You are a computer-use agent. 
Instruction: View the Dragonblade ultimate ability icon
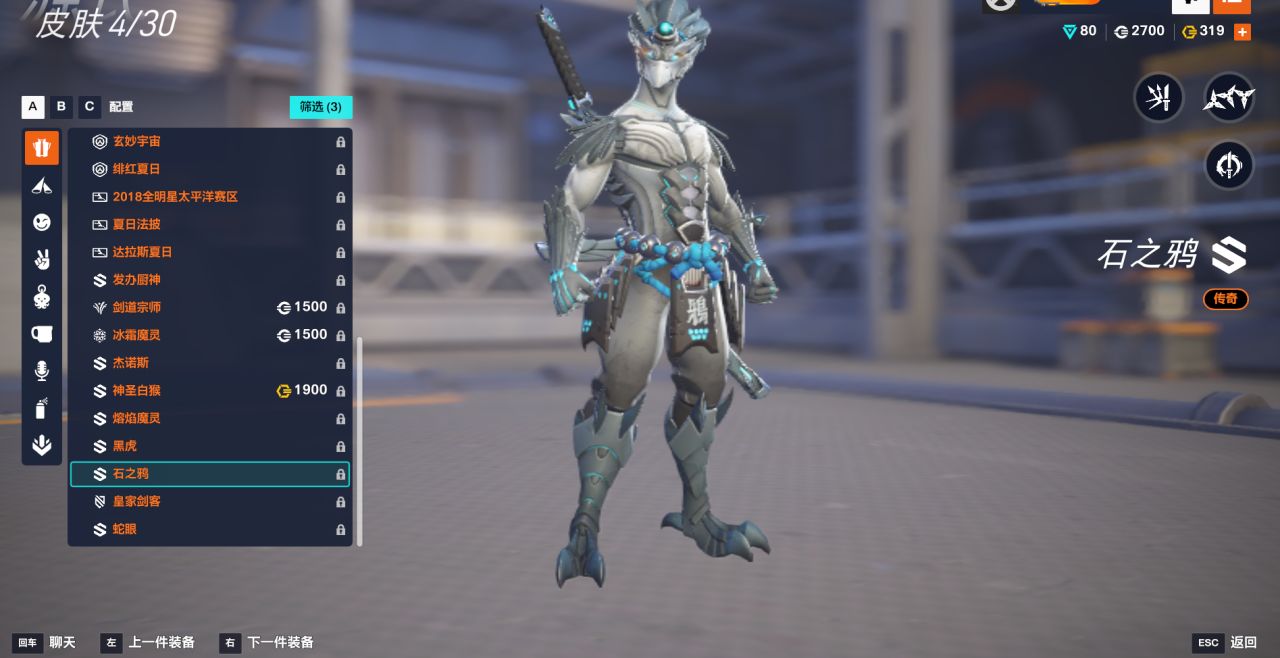coord(1229,166)
